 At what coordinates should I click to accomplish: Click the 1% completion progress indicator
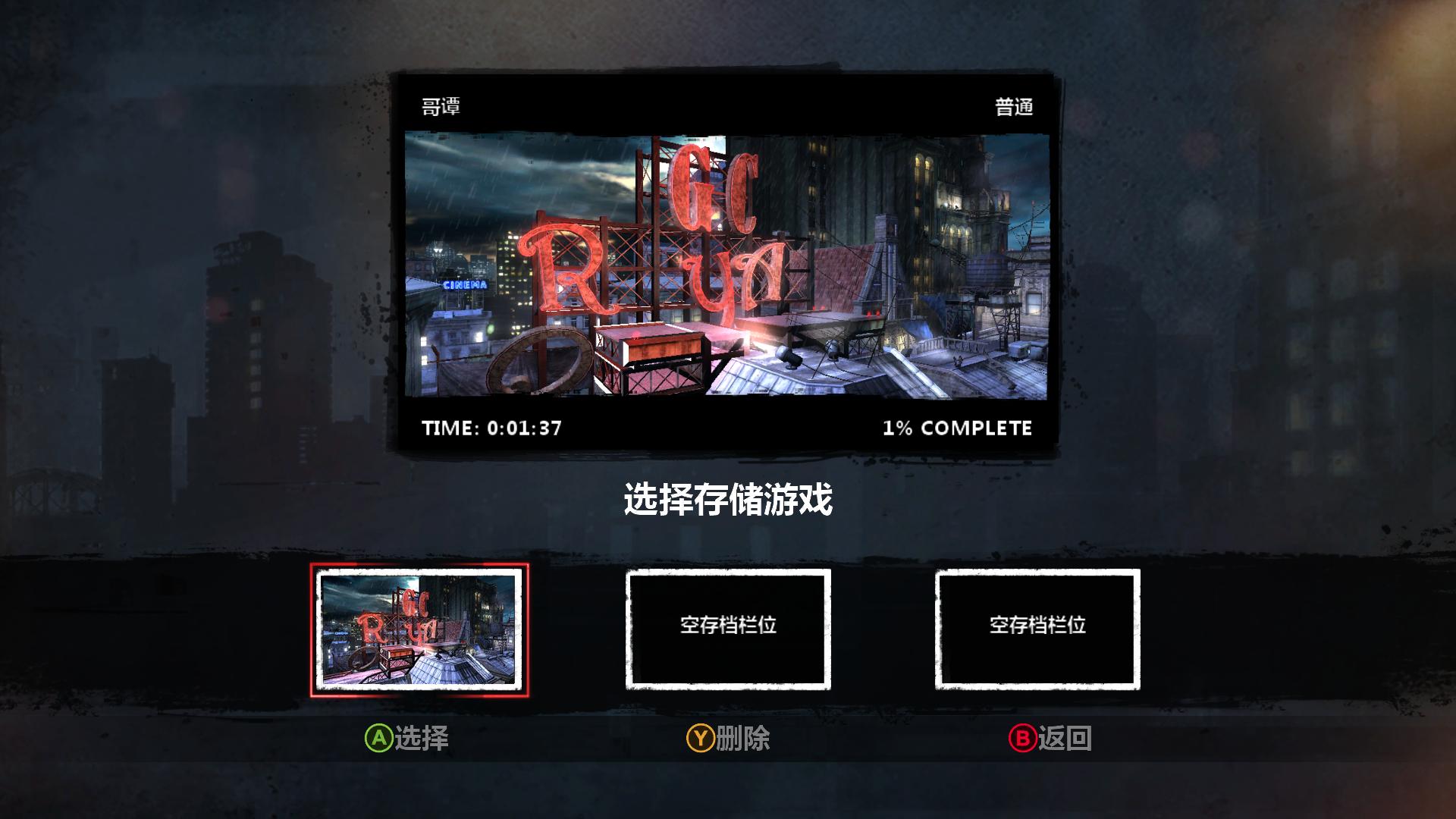point(956,428)
